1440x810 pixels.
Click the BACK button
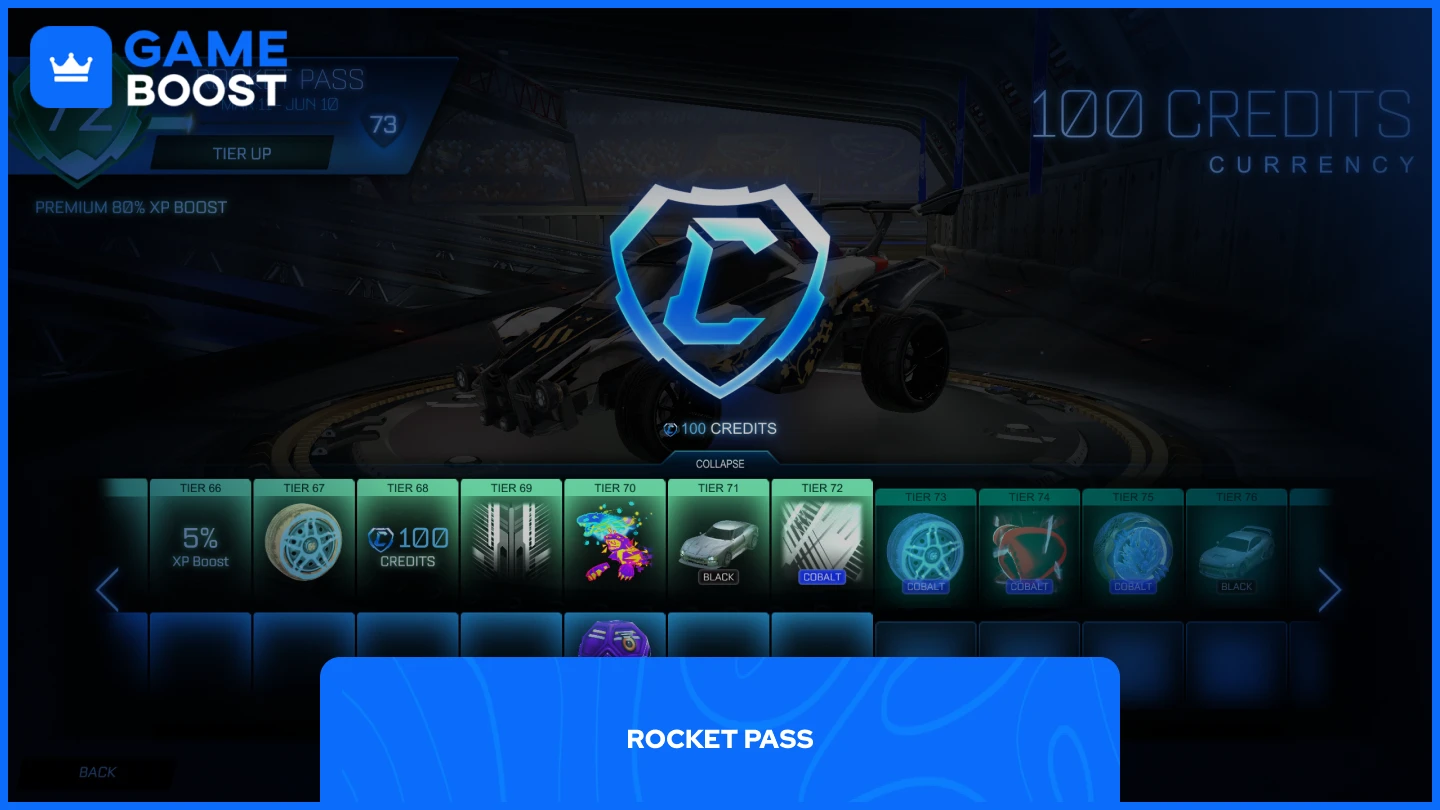[x=96, y=772]
